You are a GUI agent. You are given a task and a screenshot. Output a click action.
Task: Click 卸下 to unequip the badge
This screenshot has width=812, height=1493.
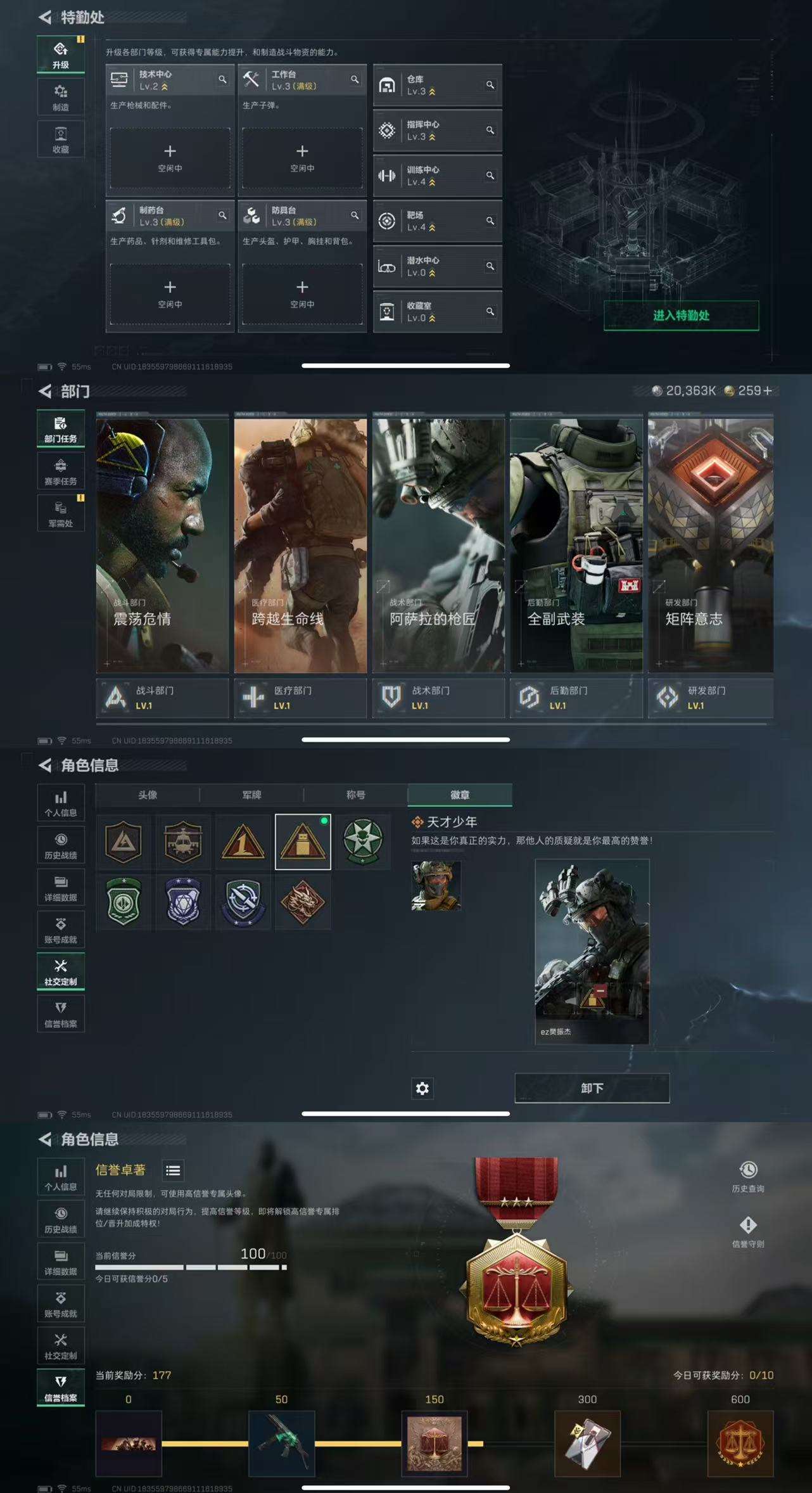(x=592, y=1087)
